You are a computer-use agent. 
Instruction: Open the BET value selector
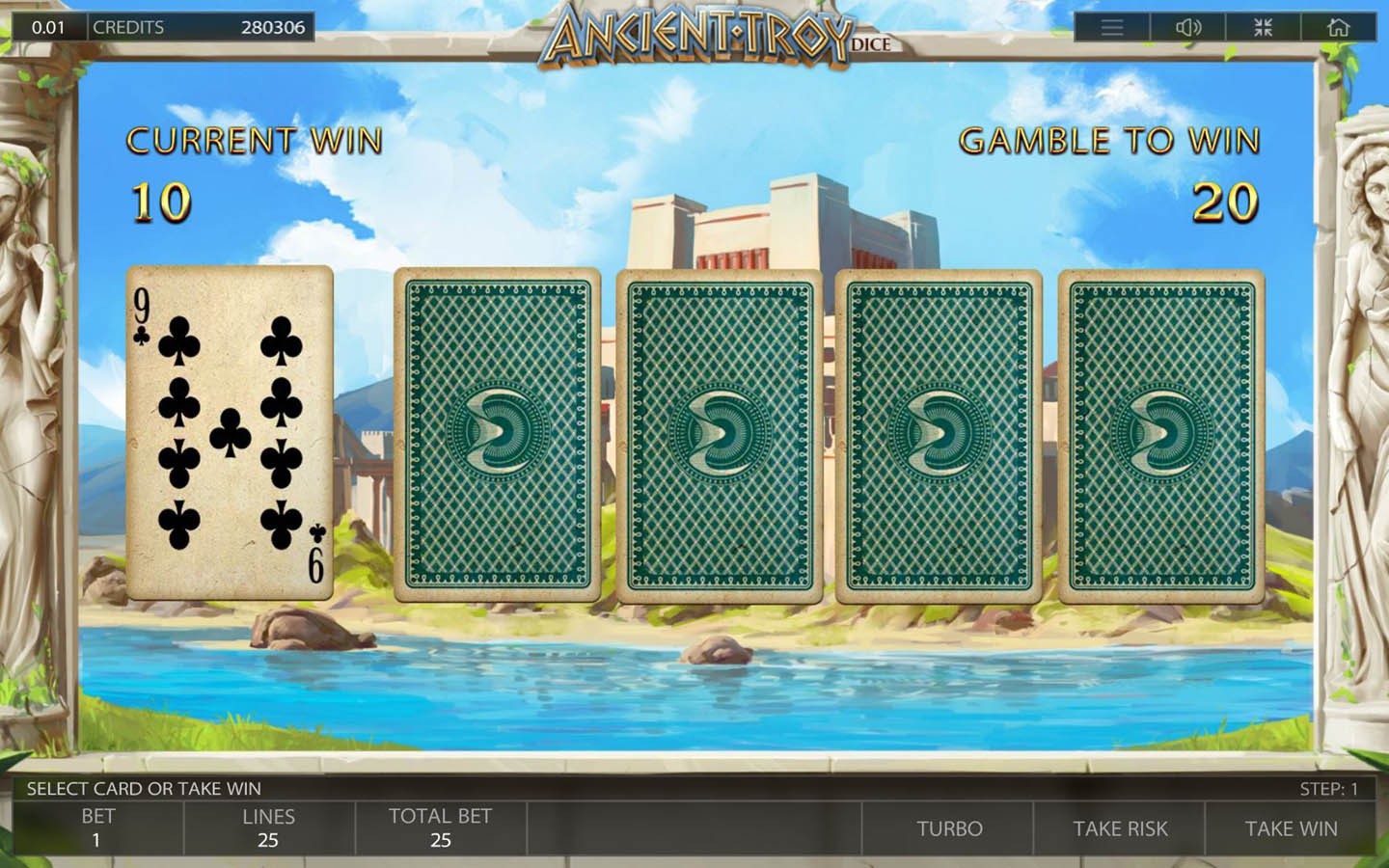96,827
